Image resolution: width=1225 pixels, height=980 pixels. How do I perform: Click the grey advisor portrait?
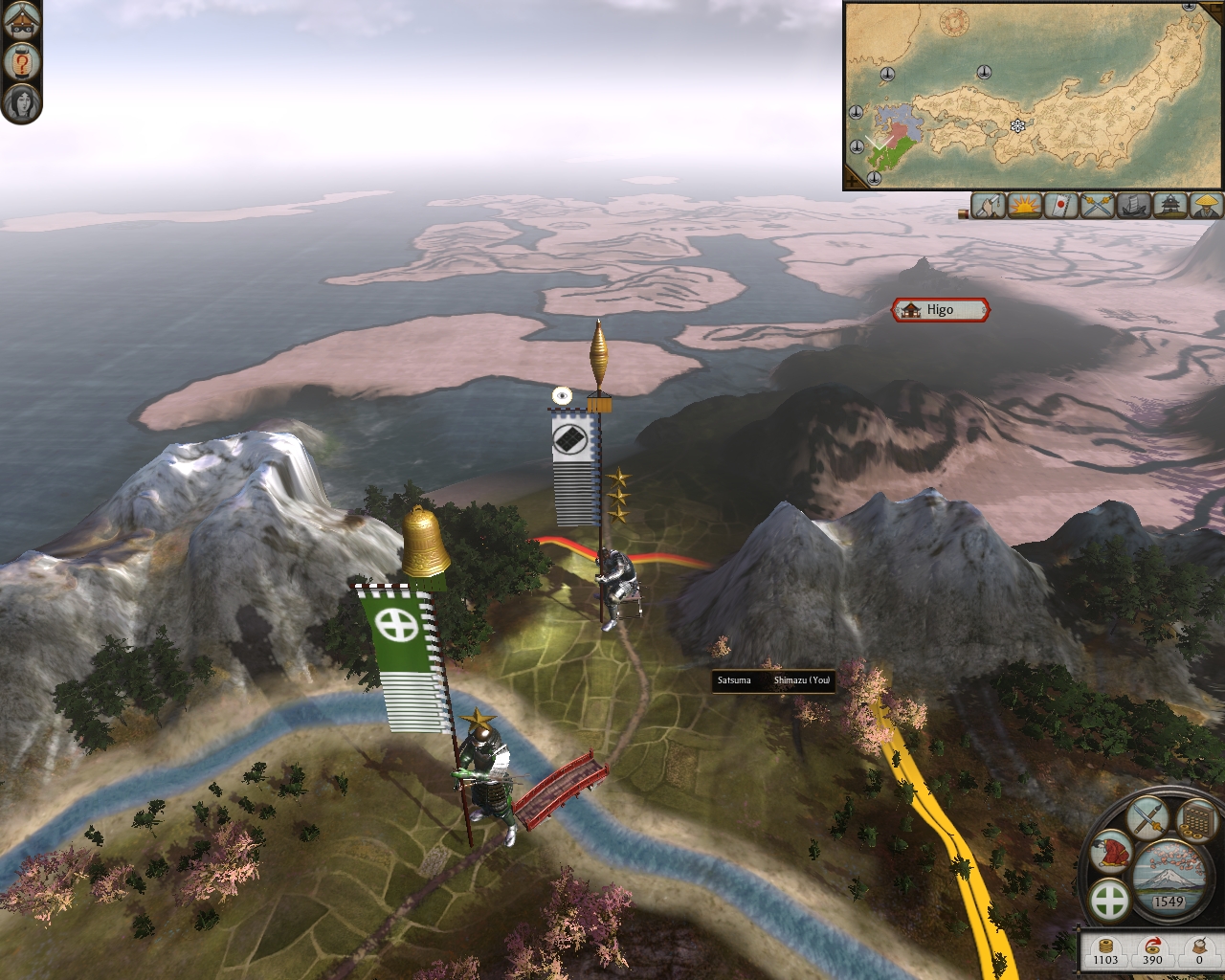coord(21,101)
